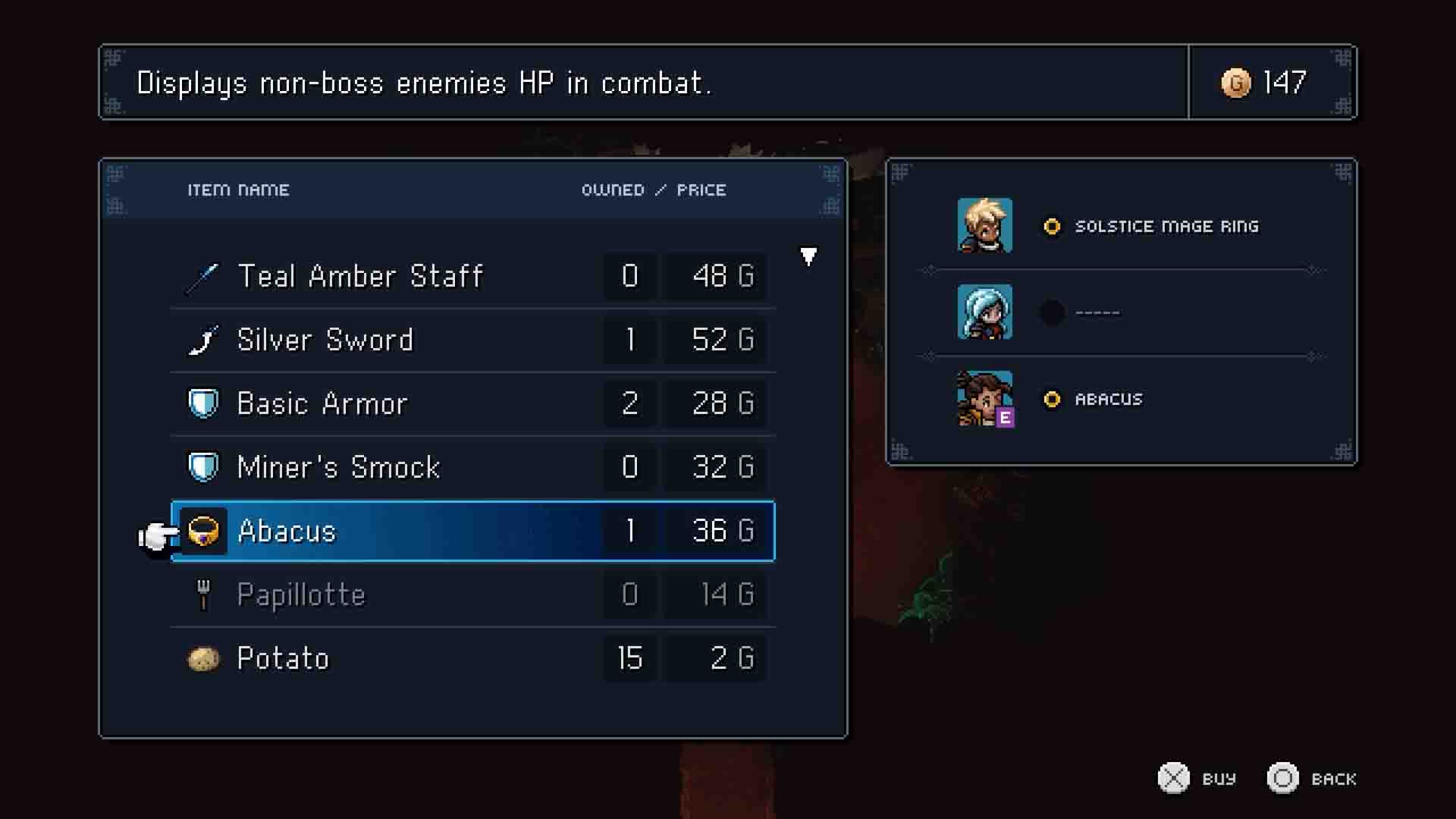The height and width of the screenshot is (819, 1456).
Task: Choose the Potato item row
Action: (x=473, y=658)
